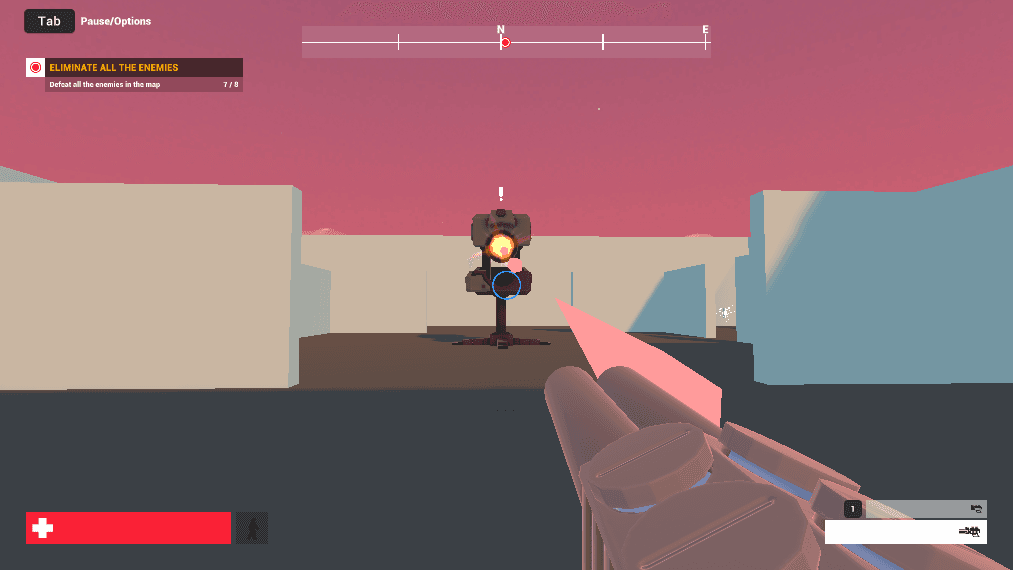The height and width of the screenshot is (570, 1013).
Task: Click the red enemy marker on the compass
Action: tap(505, 42)
